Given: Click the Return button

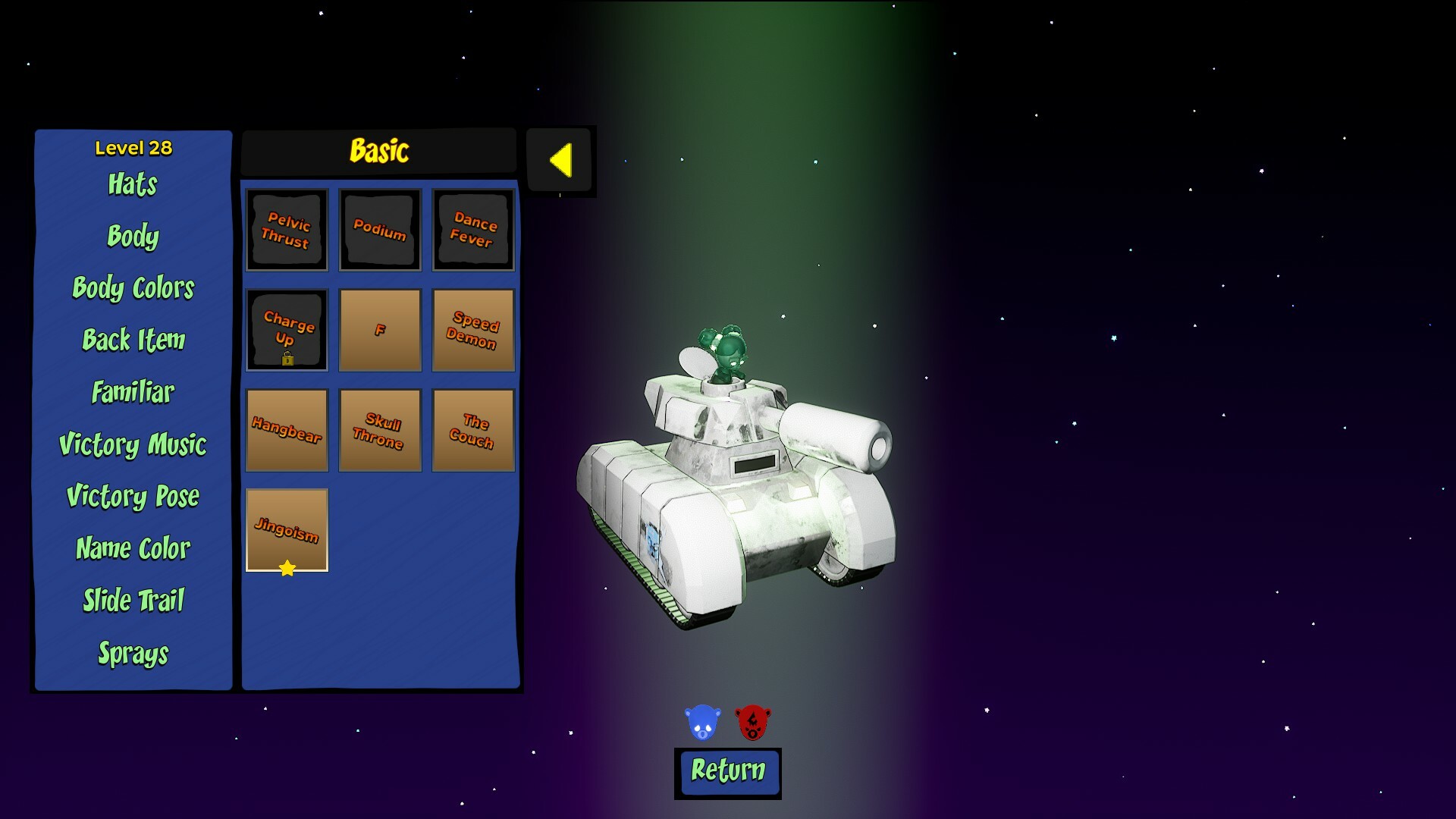Looking at the screenshot, I should click(728, 773).
